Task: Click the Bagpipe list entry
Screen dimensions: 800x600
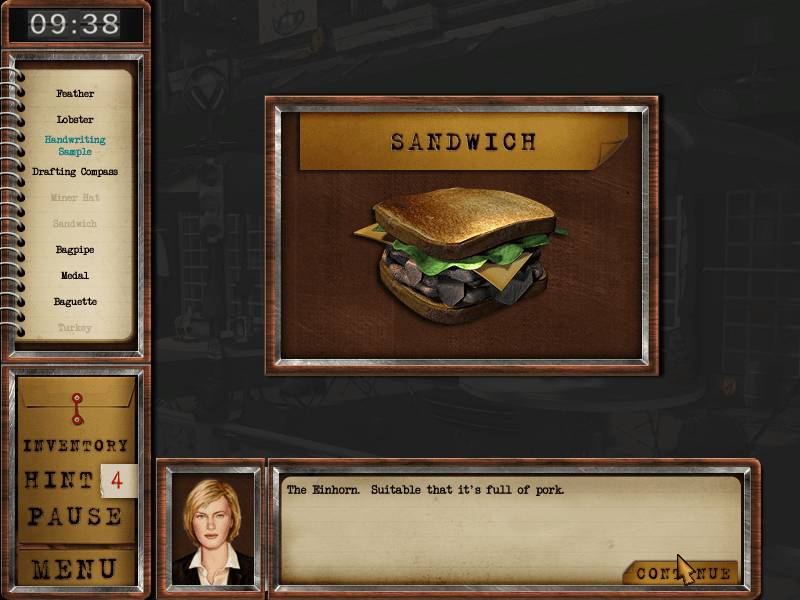Action: 75,250
